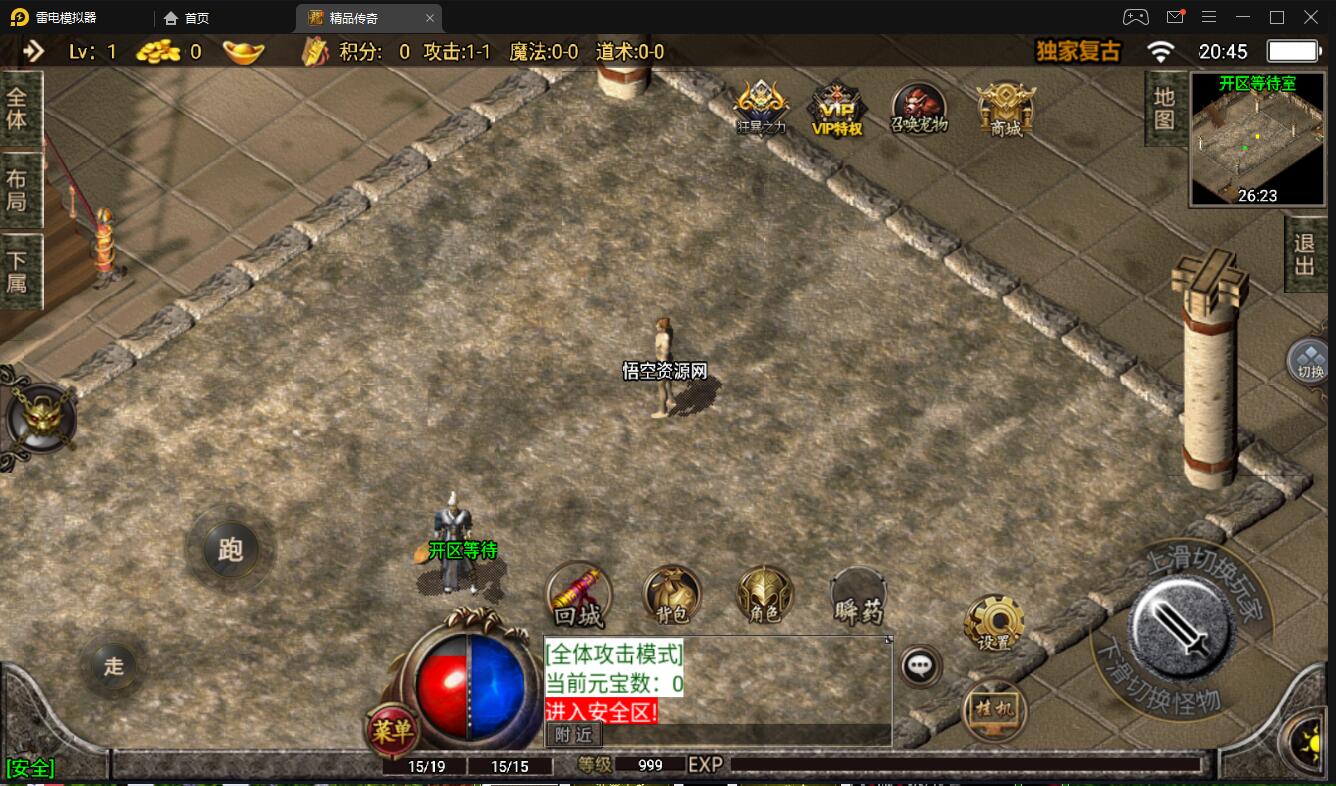Close the 精品传奇 emulator tab

pos(430,18)
